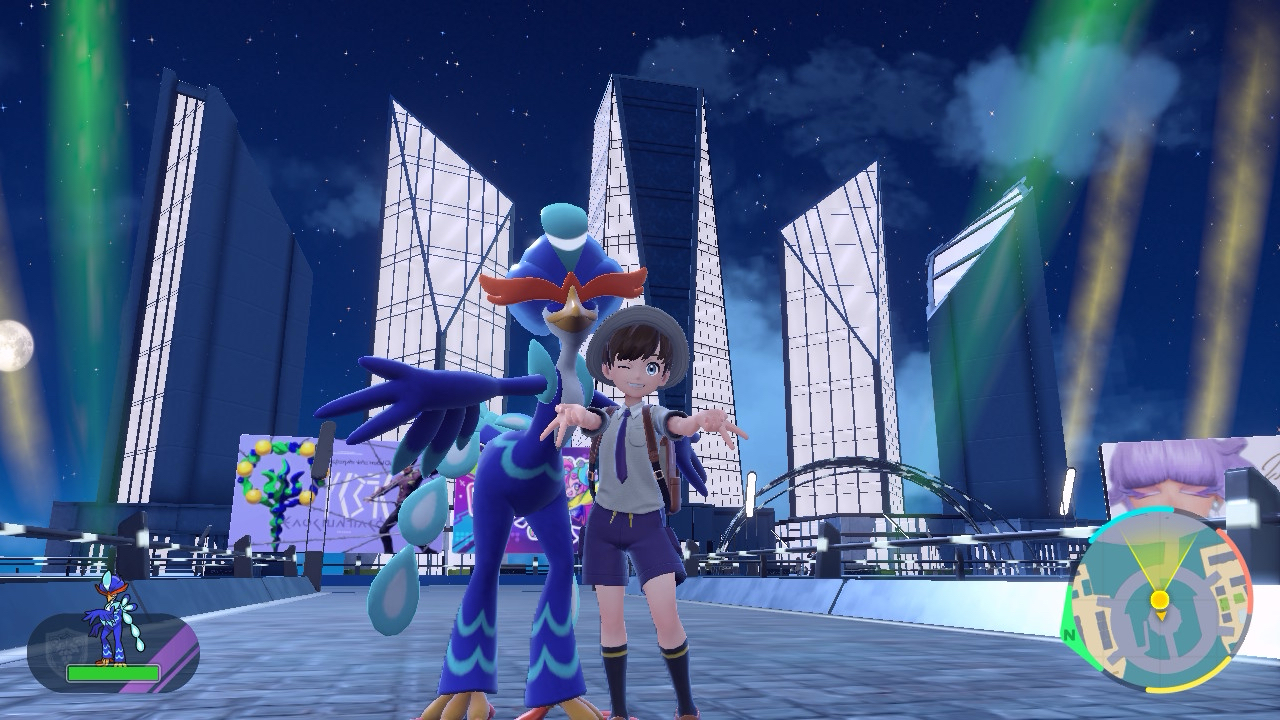The image size is (1280, 720).
Task: Click the yellow player marker on minimap
Action: tap(1160, 600)
